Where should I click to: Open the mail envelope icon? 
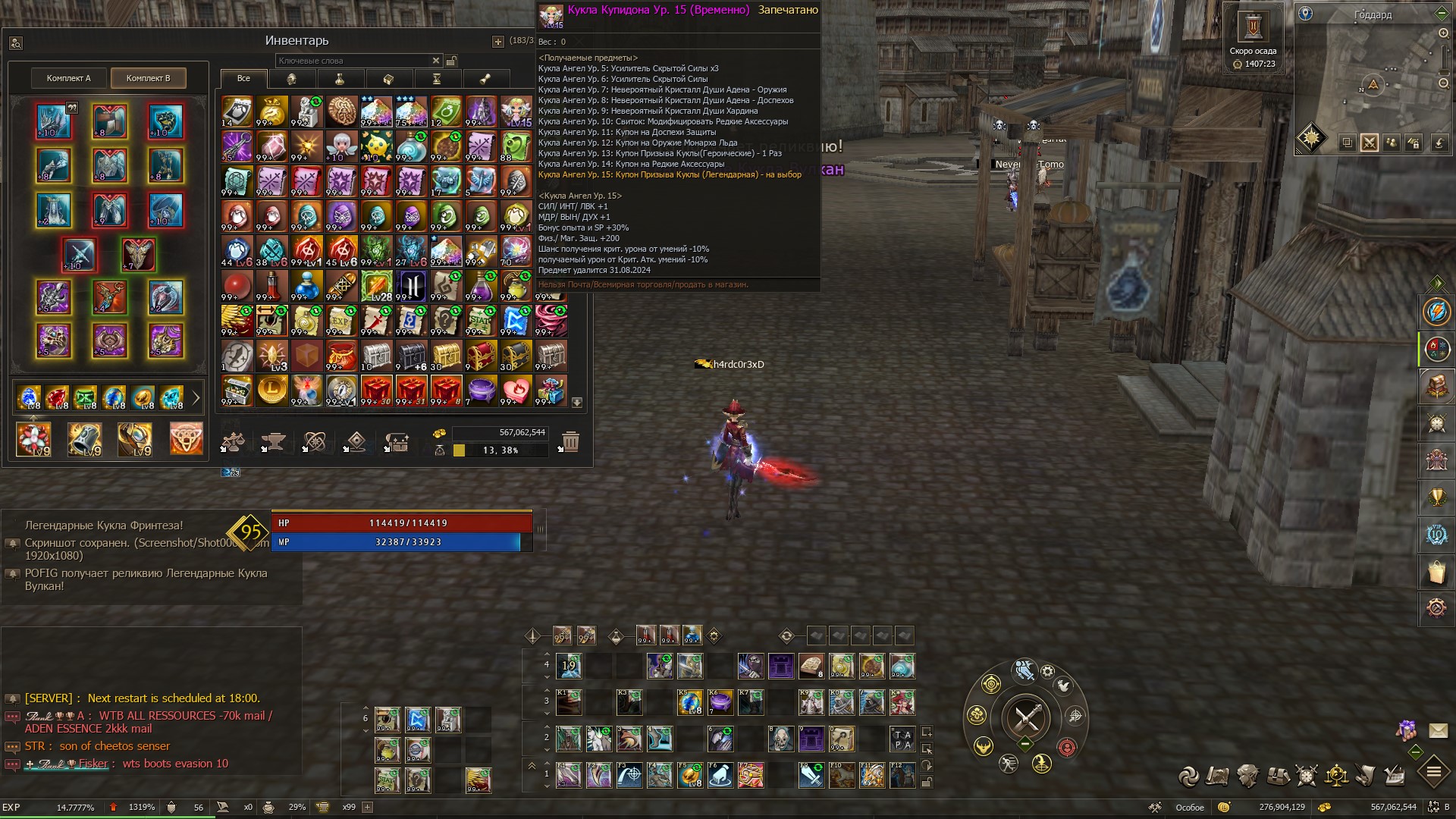(x=1438, y=730)
